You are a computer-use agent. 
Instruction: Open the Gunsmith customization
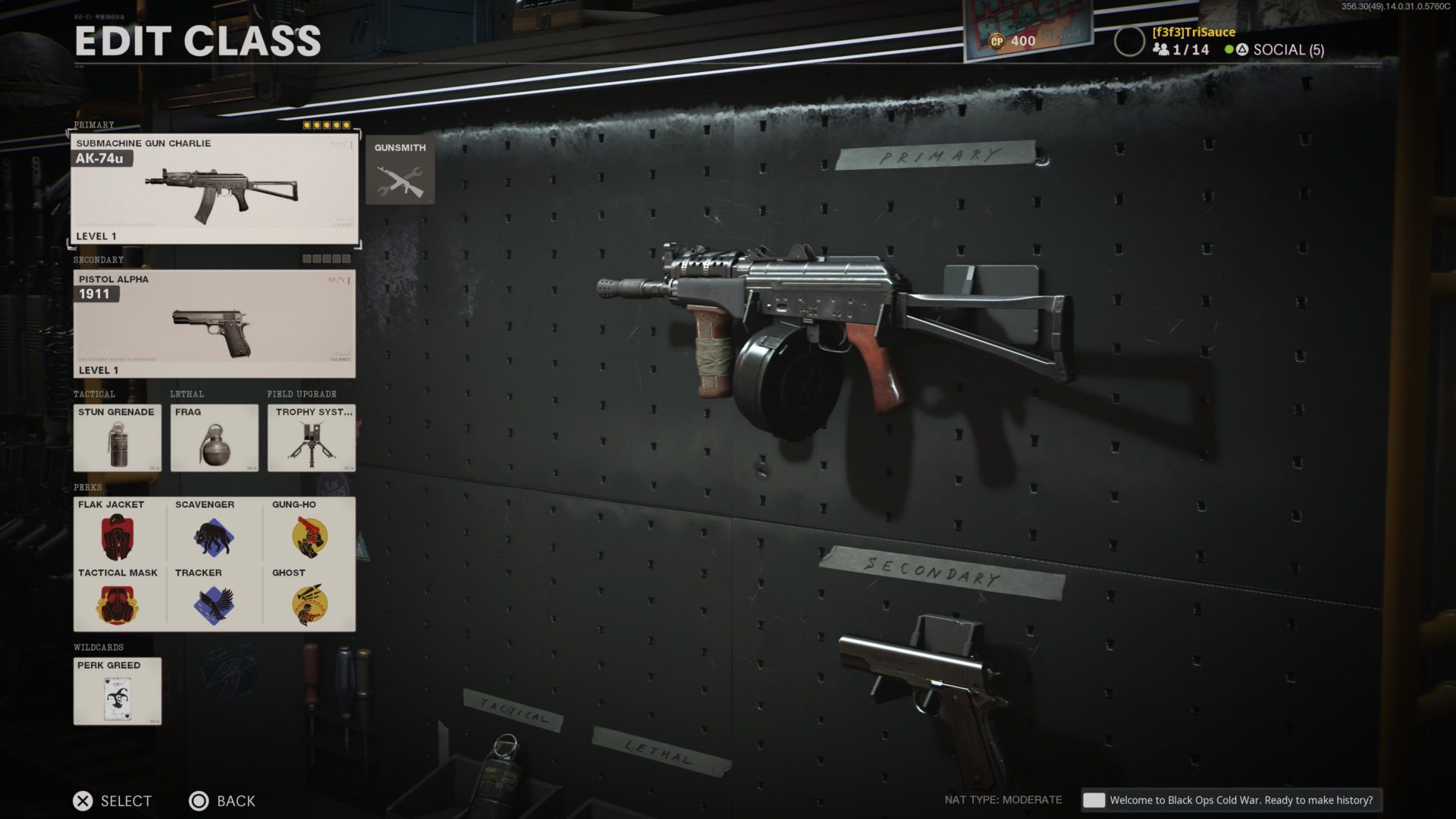coord(400,171)
